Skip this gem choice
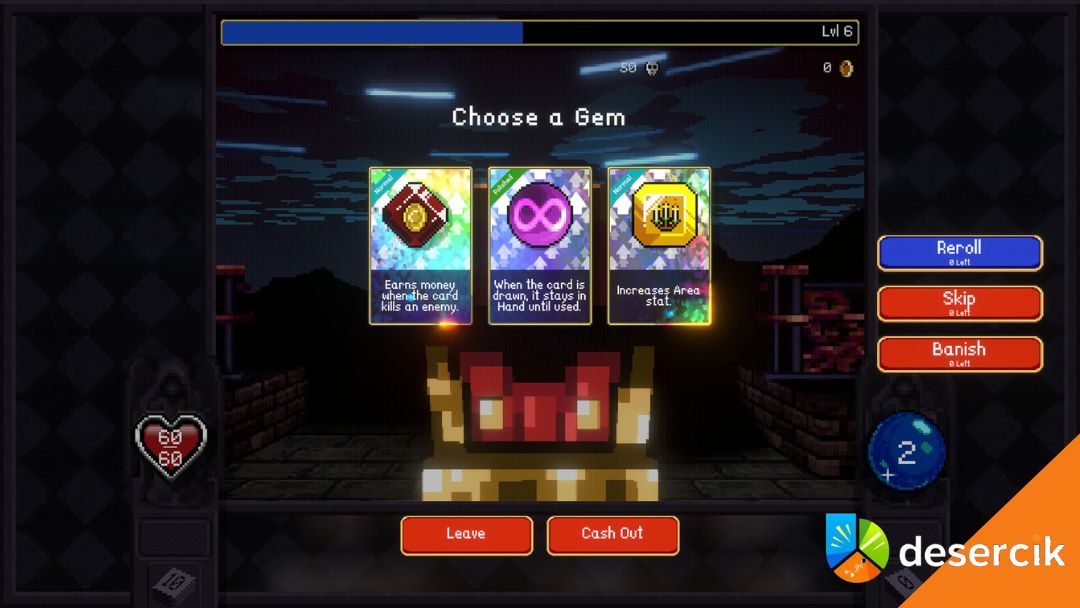The image size is (1080, 608). pos(959,303)
